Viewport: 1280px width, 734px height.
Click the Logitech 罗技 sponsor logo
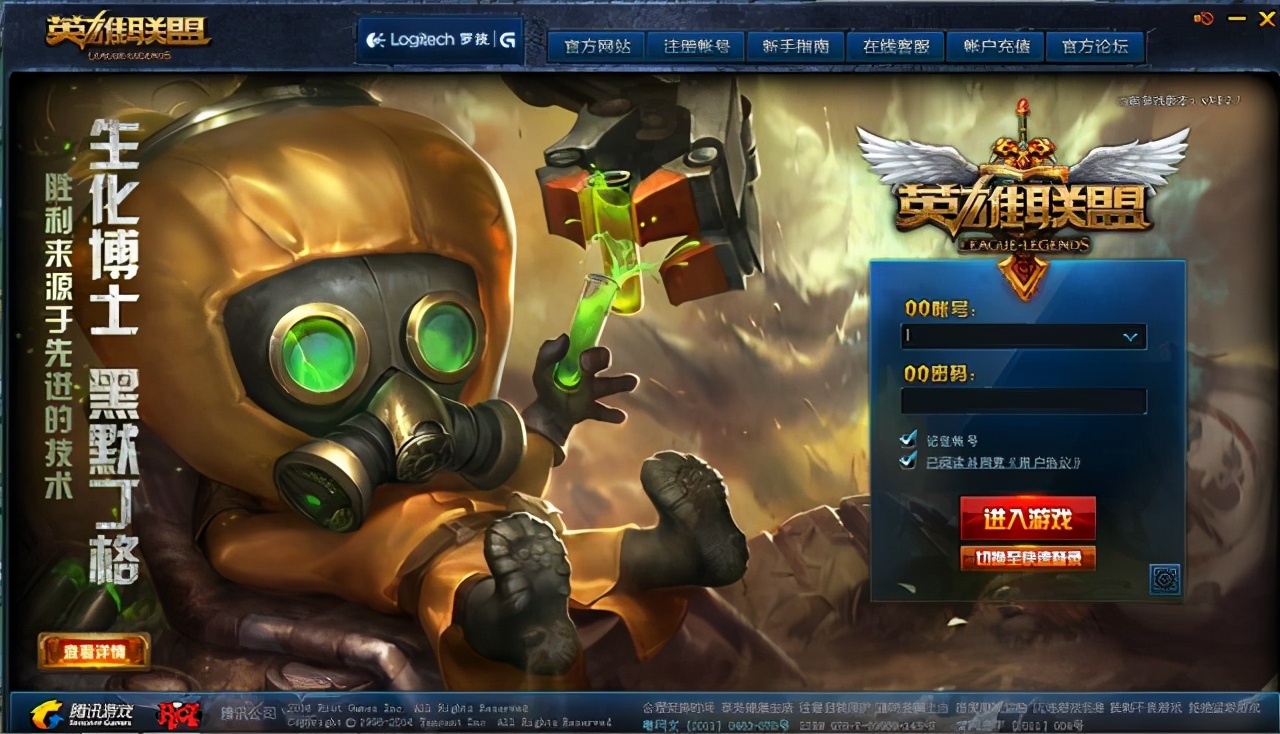(x=428, y=38)
